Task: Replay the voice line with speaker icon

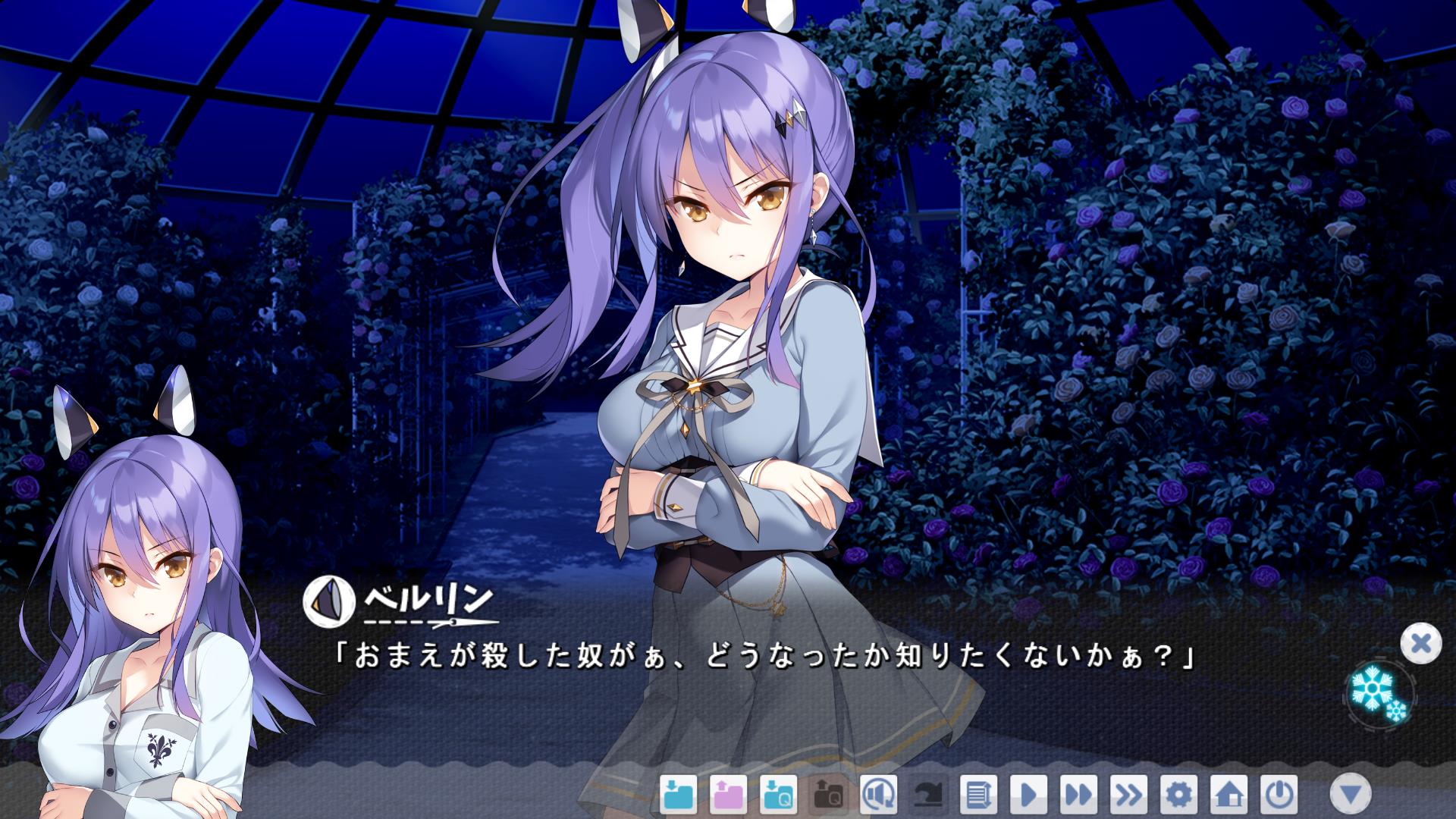Action: [x=878, y=795]
